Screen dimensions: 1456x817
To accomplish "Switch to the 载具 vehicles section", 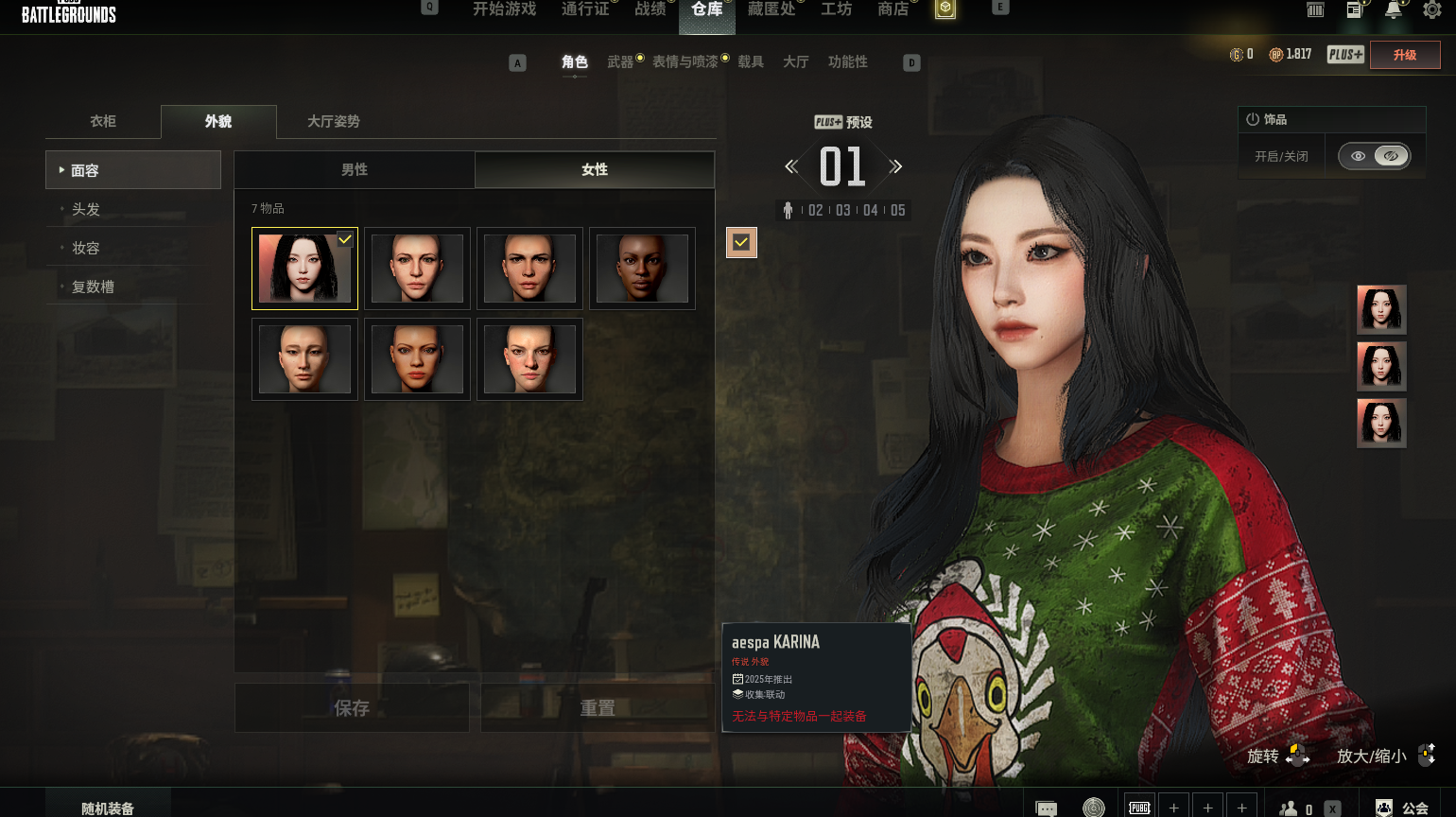I will (751, 62).
